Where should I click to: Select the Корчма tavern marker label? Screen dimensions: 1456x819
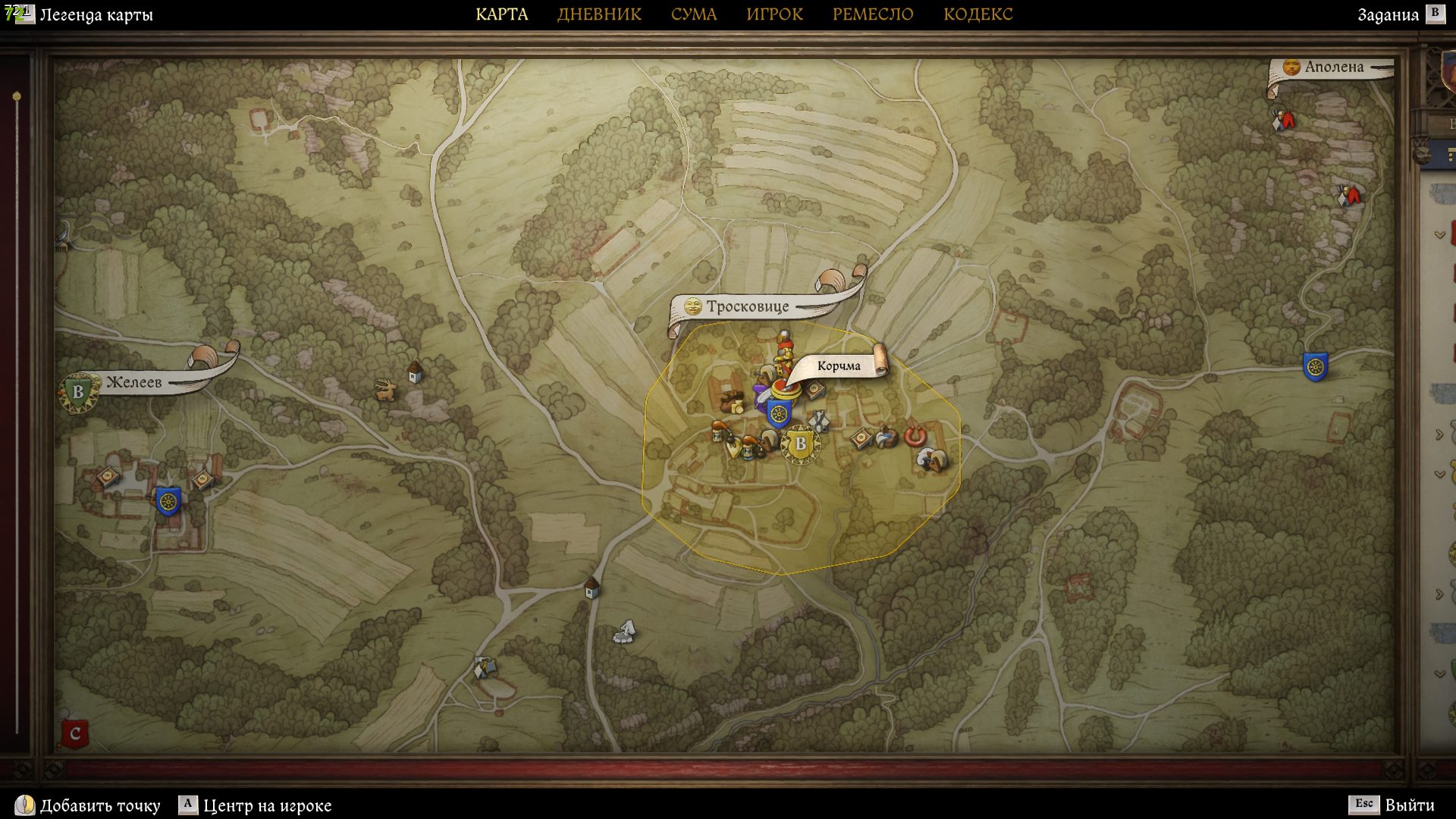(x=838, y=366)
